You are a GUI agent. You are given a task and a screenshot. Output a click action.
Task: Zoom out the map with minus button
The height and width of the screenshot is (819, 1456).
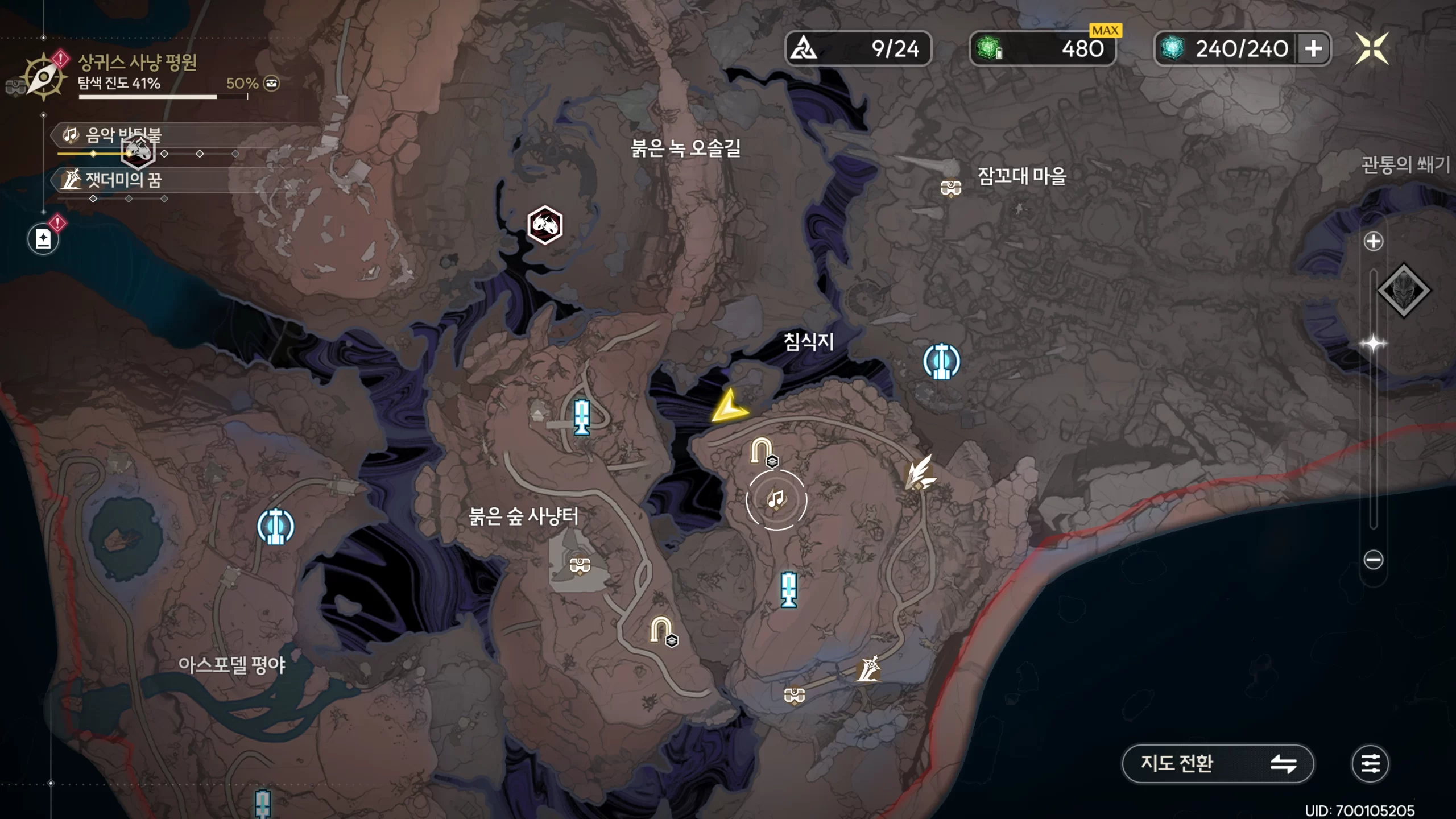point(1373,560)
